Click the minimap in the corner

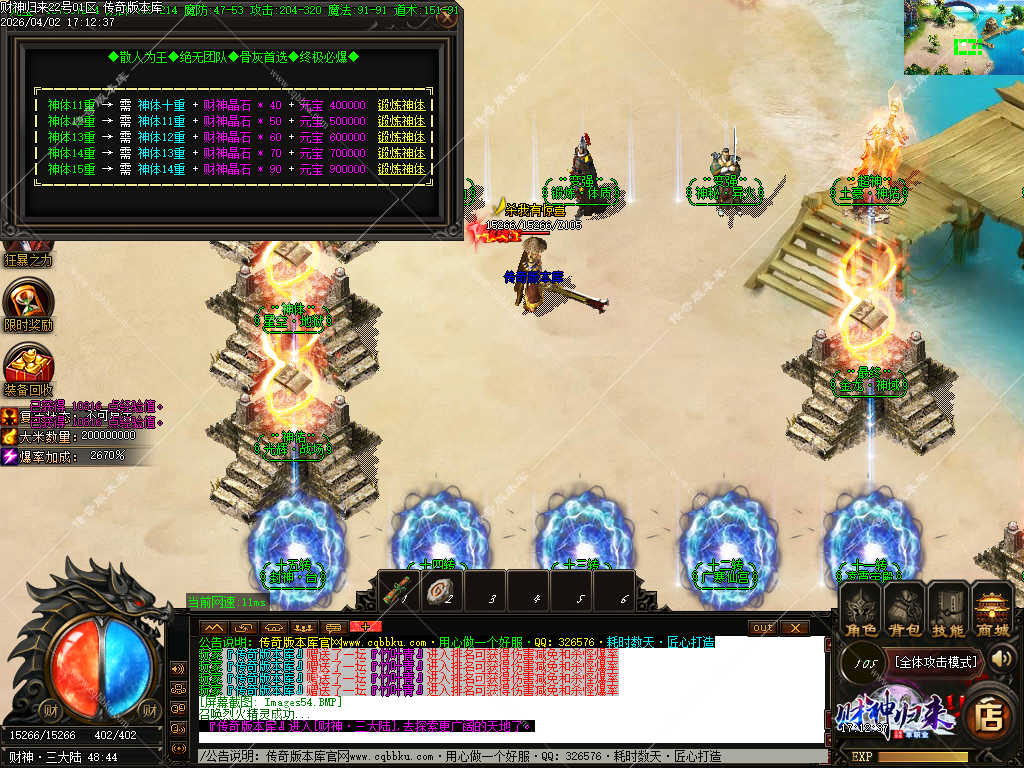(x=963, y=38)
